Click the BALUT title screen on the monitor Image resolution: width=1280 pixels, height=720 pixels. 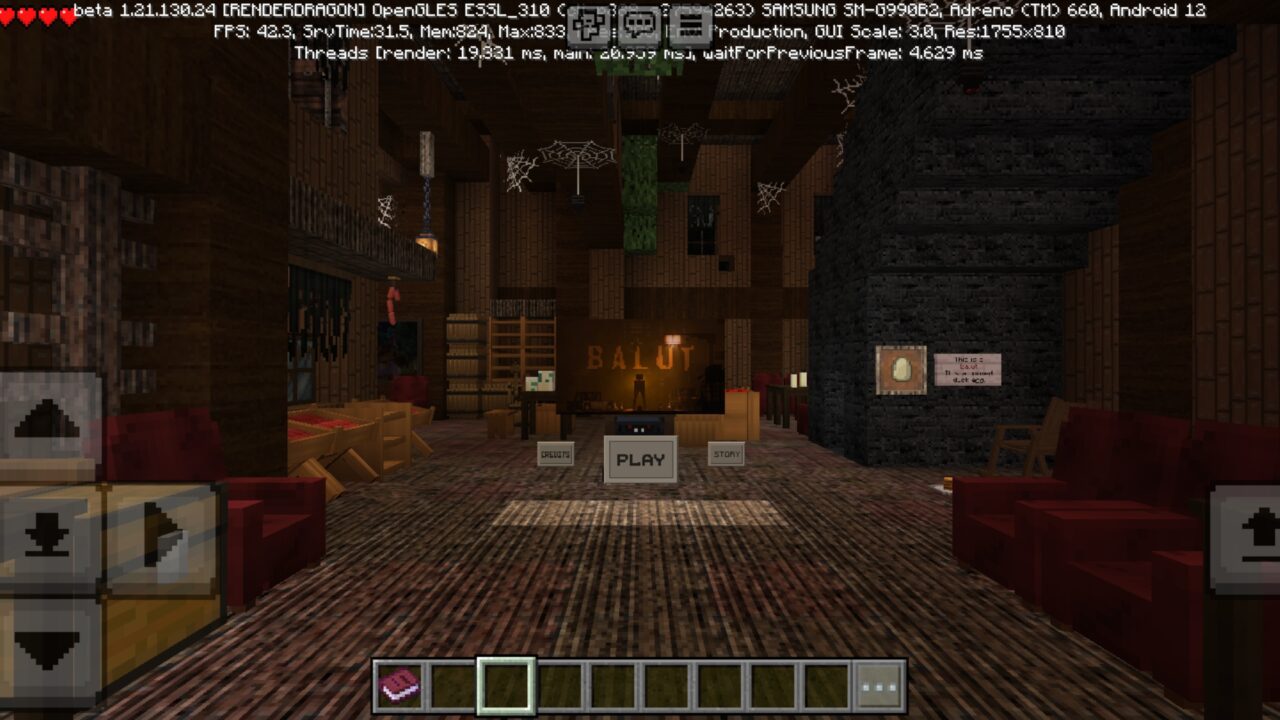(640, 358)
